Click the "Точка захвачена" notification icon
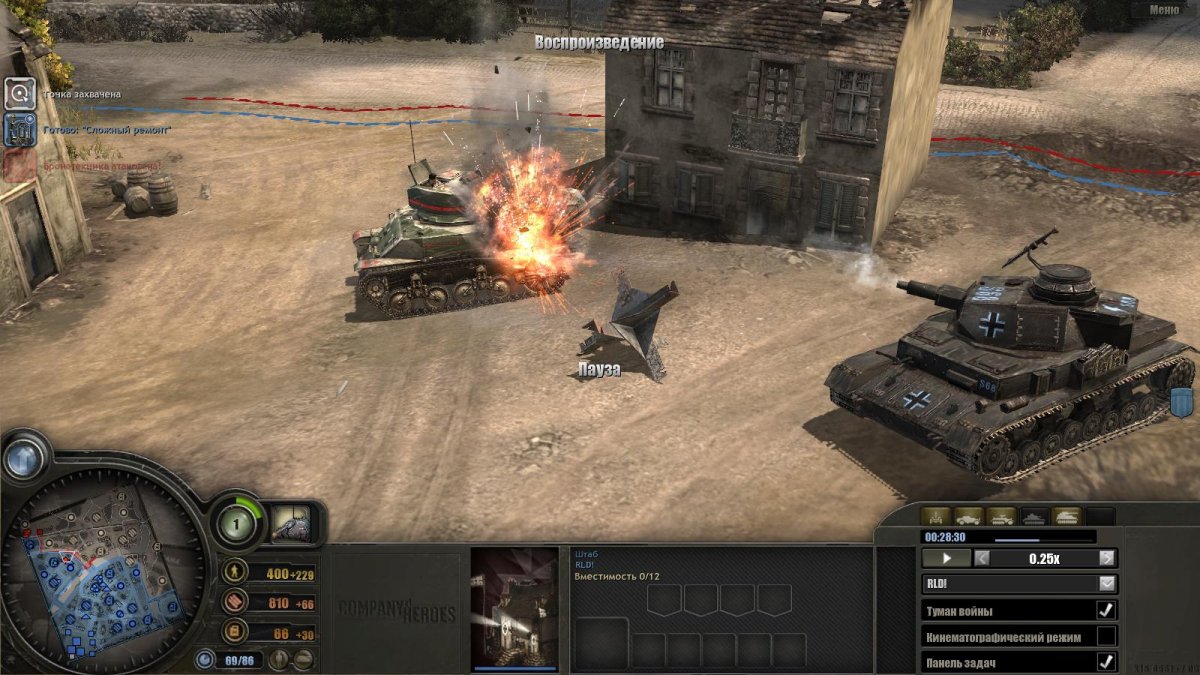 point(19,94)
